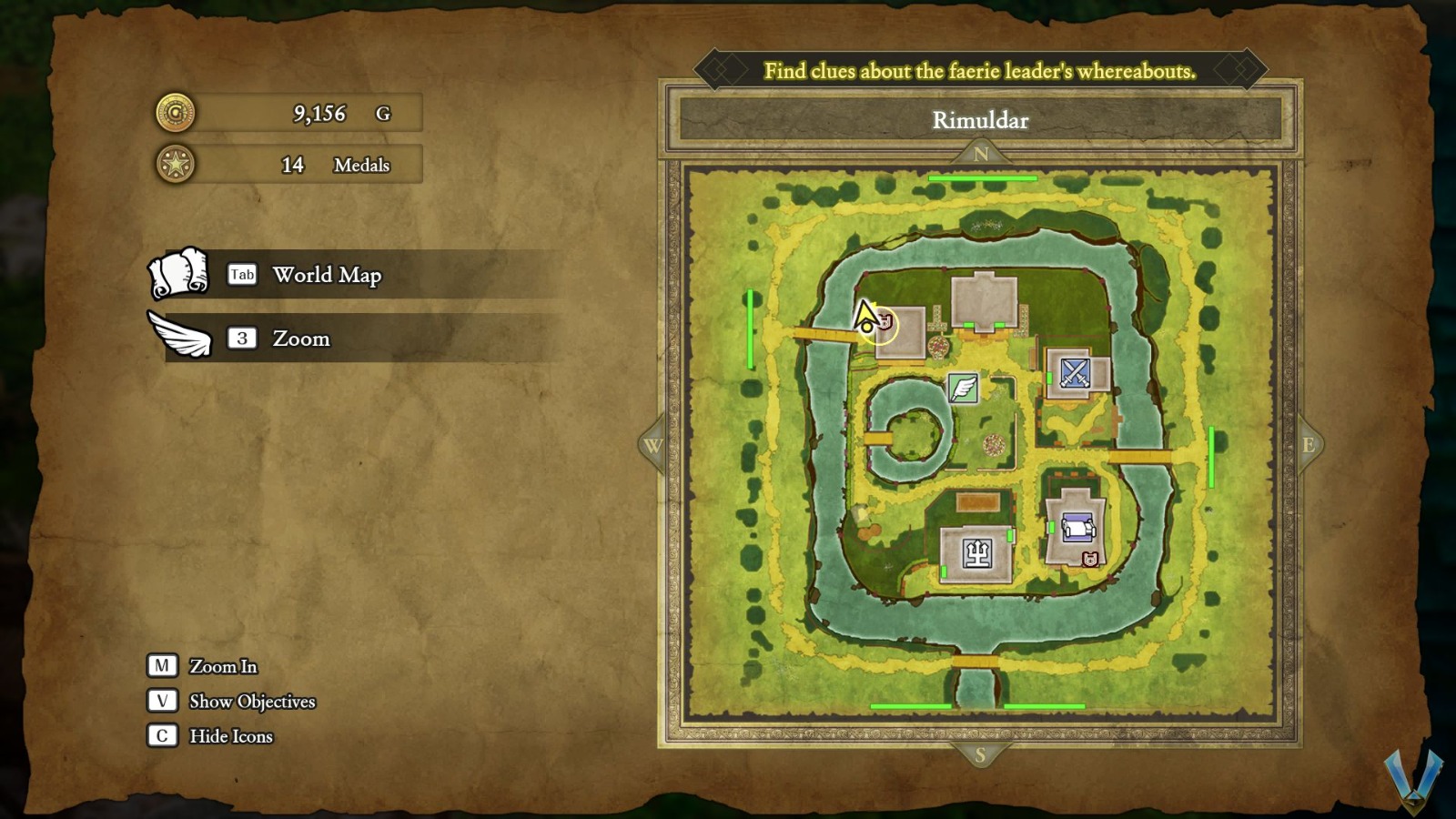Enable Zoom In via the M key prompt
The image size is (1456, 819).
[162, 666]
